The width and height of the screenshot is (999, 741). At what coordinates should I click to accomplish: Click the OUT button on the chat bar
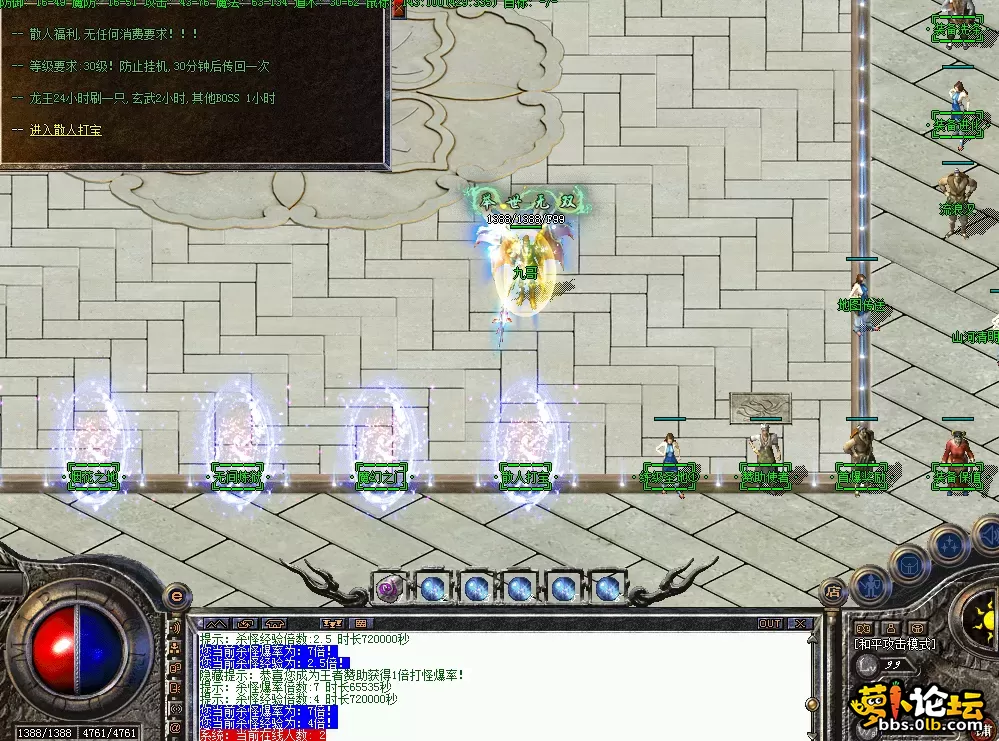769,623
